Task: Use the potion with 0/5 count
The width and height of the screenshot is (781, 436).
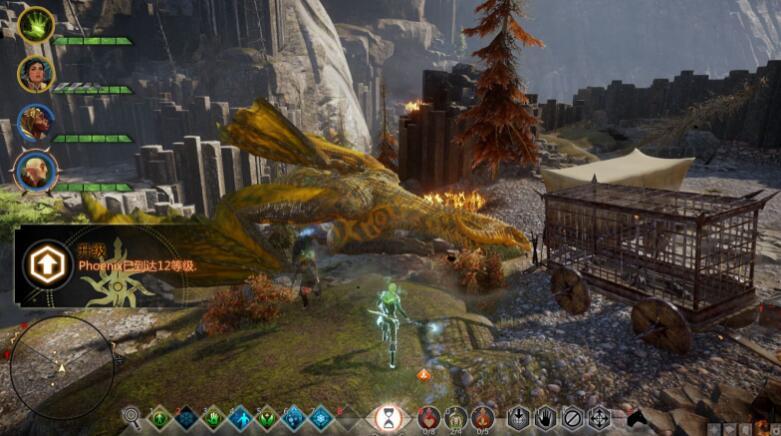Action: (483, 417)
